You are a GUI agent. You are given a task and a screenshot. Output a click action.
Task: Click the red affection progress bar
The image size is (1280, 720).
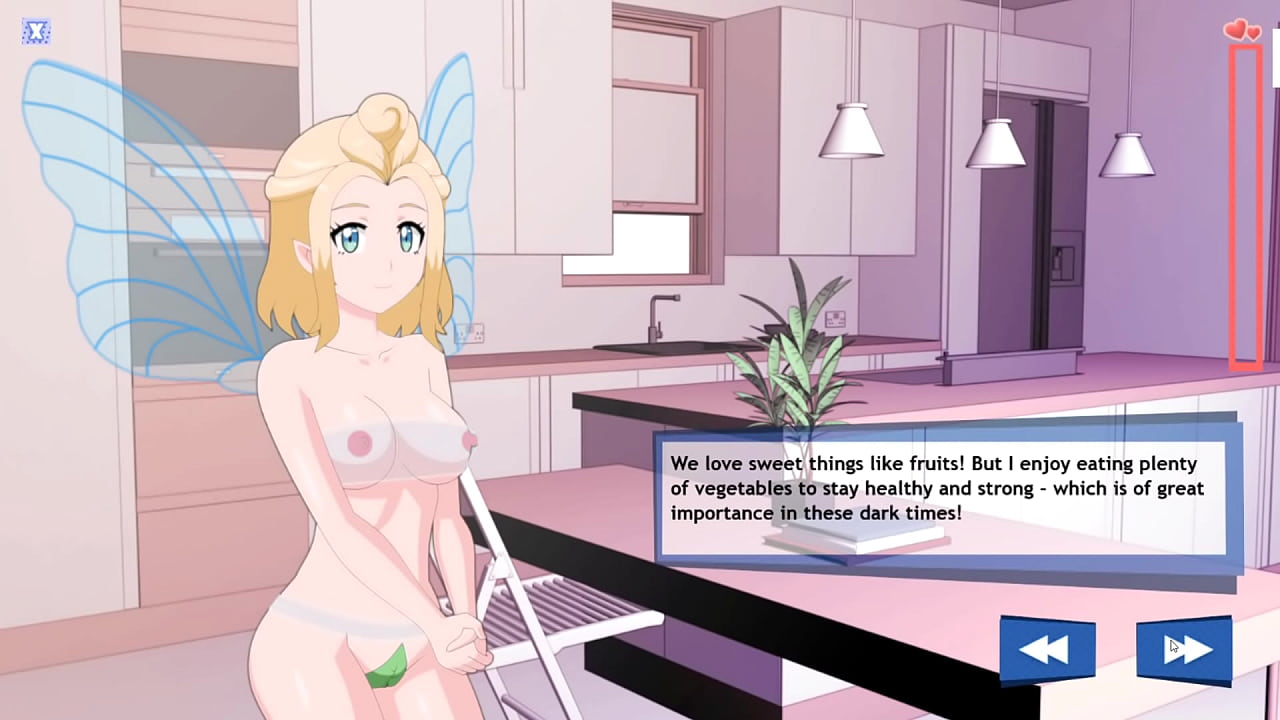[1243, 210]
